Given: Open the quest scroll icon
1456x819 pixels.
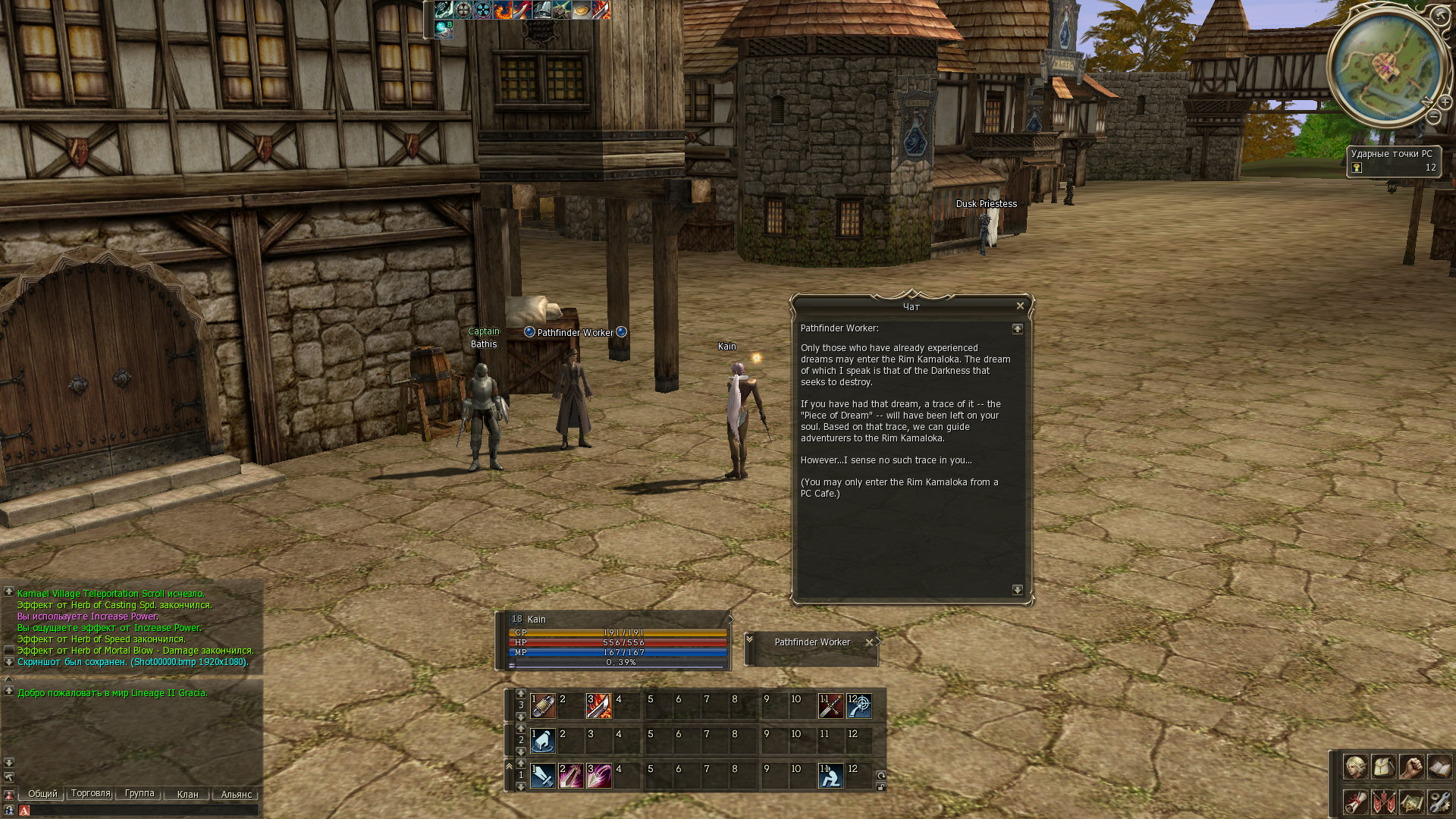Looking at the screenshot, I should pyautogui.click(x=1355, y=802).
